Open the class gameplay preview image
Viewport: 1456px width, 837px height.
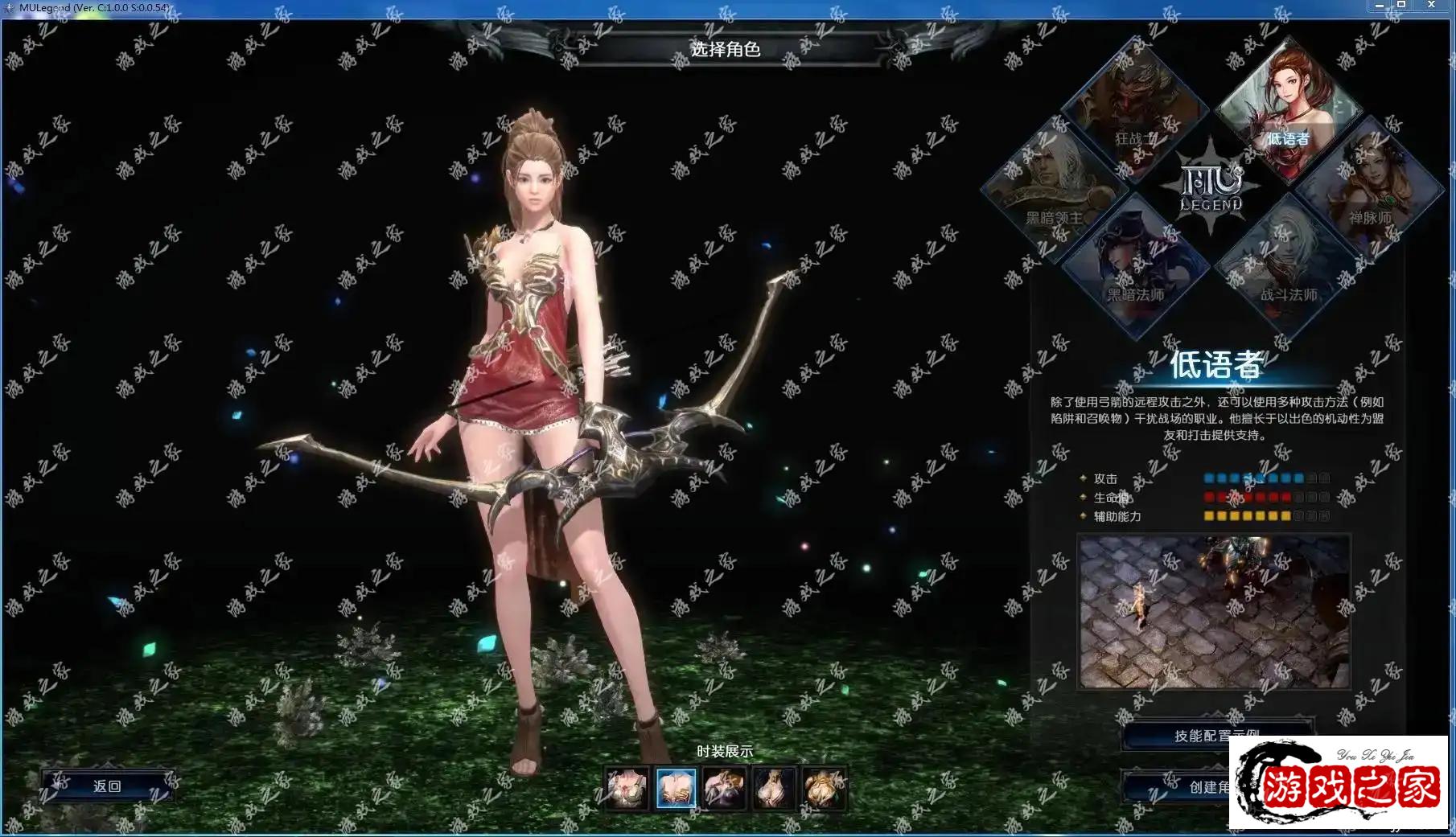coord(1214,611)
